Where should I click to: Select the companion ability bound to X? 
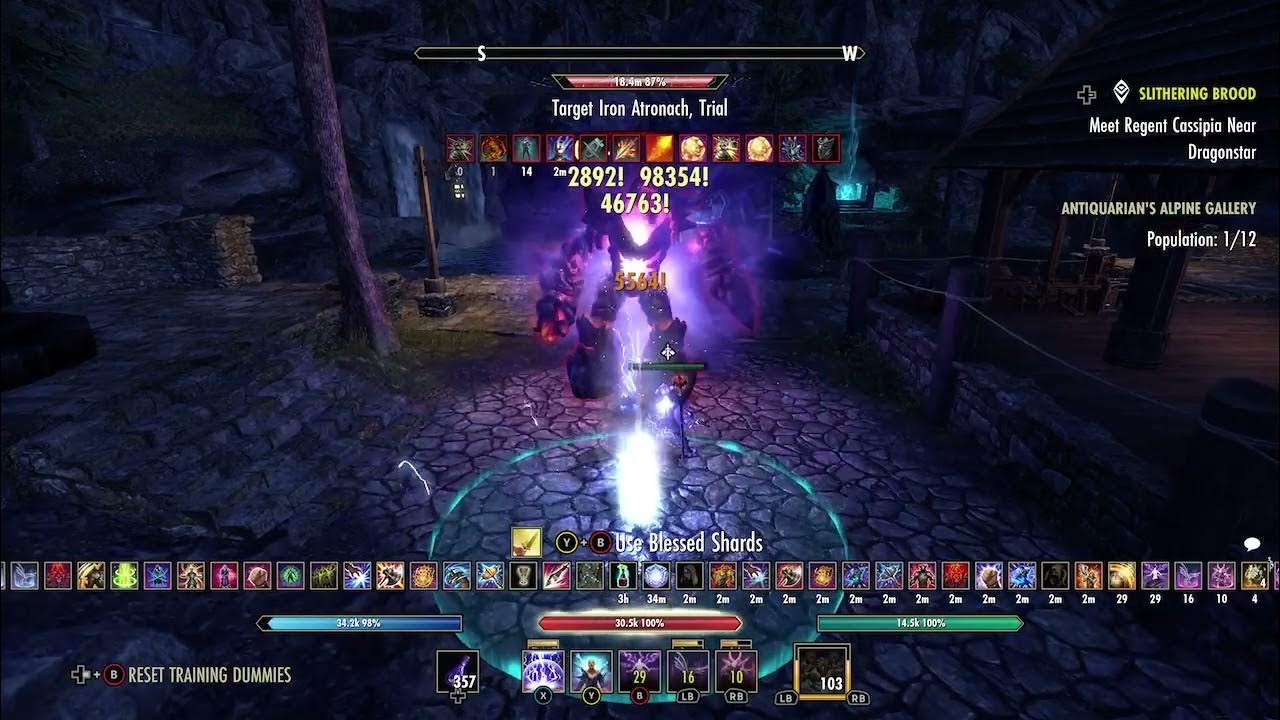click(542, 668)
